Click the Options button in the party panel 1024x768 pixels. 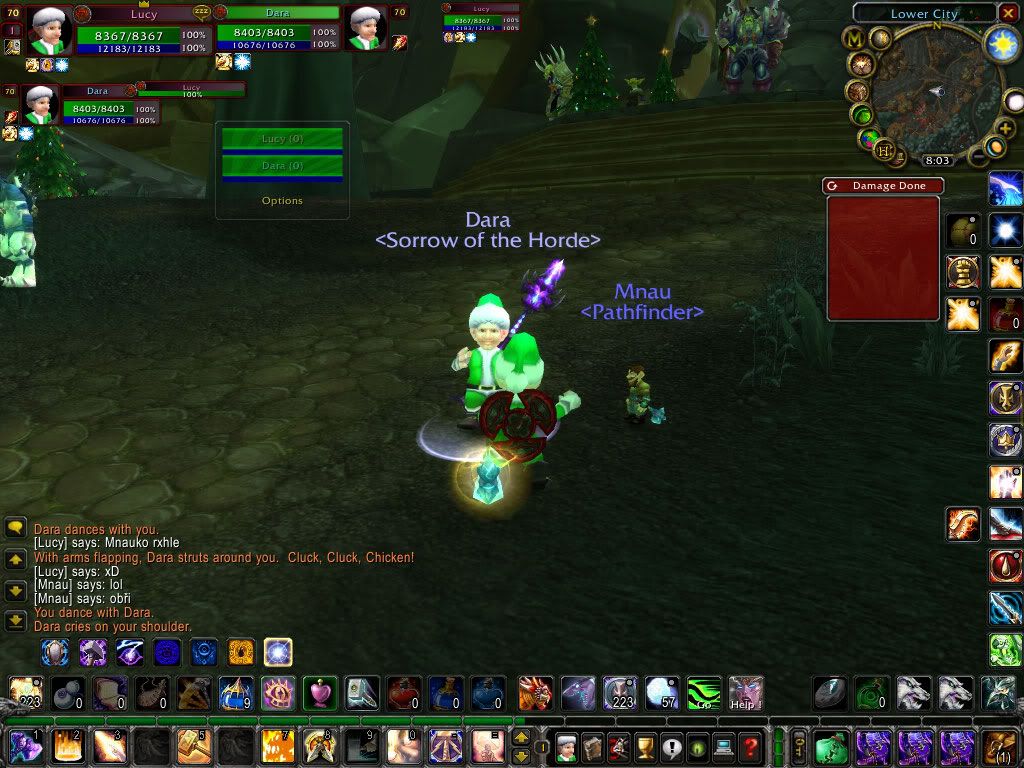pos(282,201)
